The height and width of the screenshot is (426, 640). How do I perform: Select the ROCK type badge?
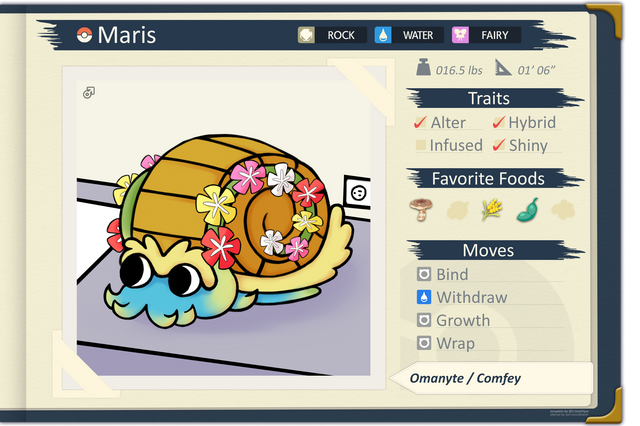330,35
